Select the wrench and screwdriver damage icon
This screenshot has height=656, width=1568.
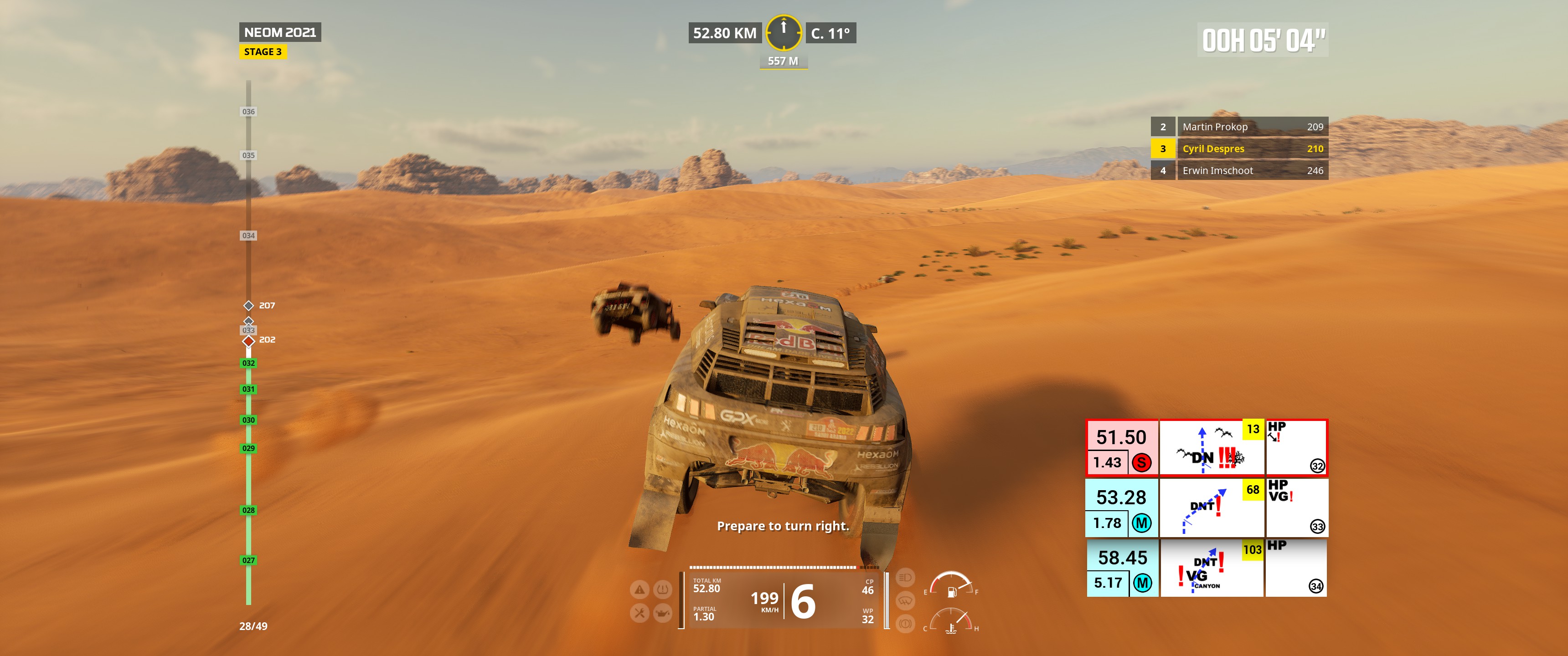coord(639,613)
